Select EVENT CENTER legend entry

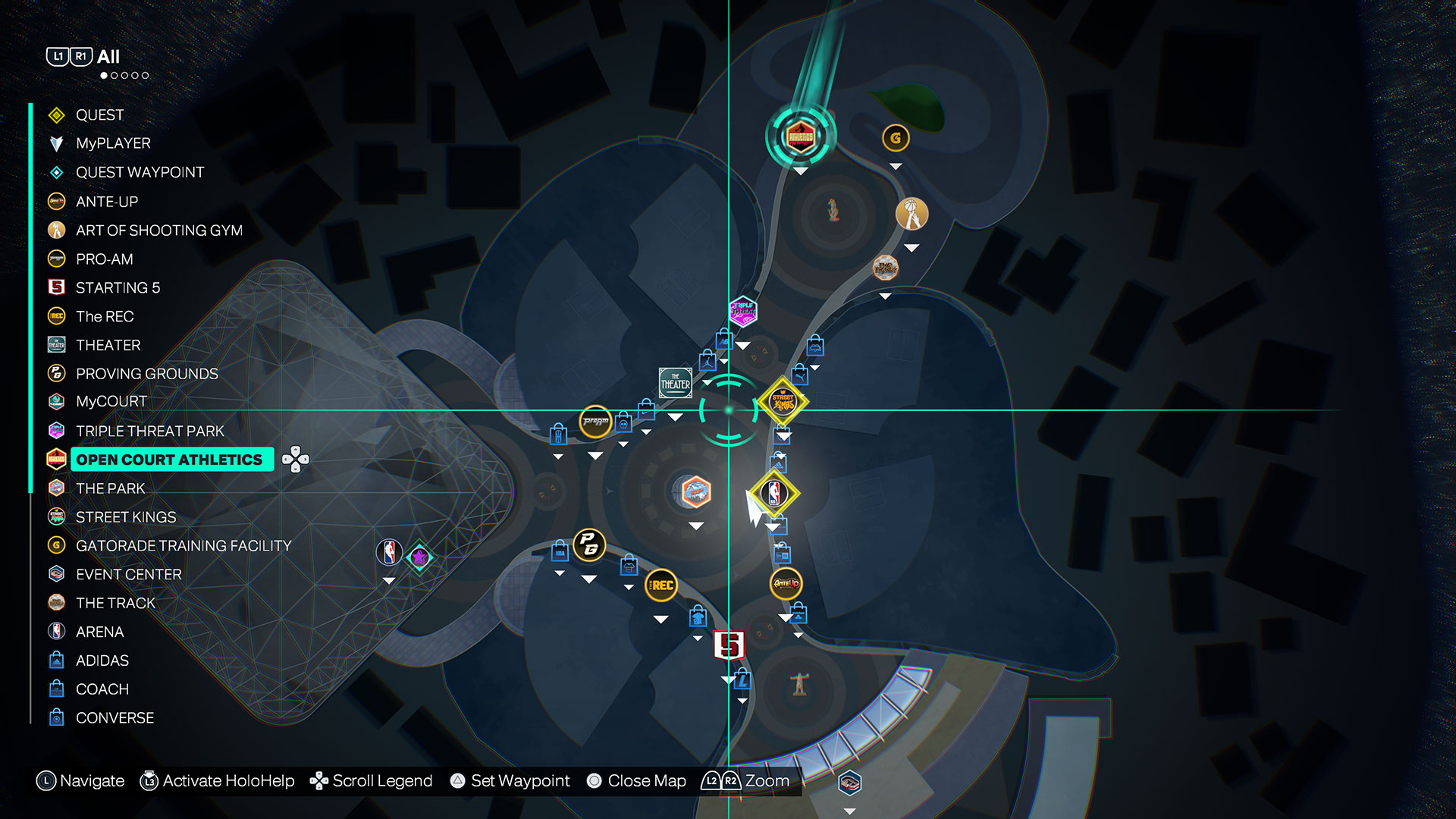tap(128, 575)
